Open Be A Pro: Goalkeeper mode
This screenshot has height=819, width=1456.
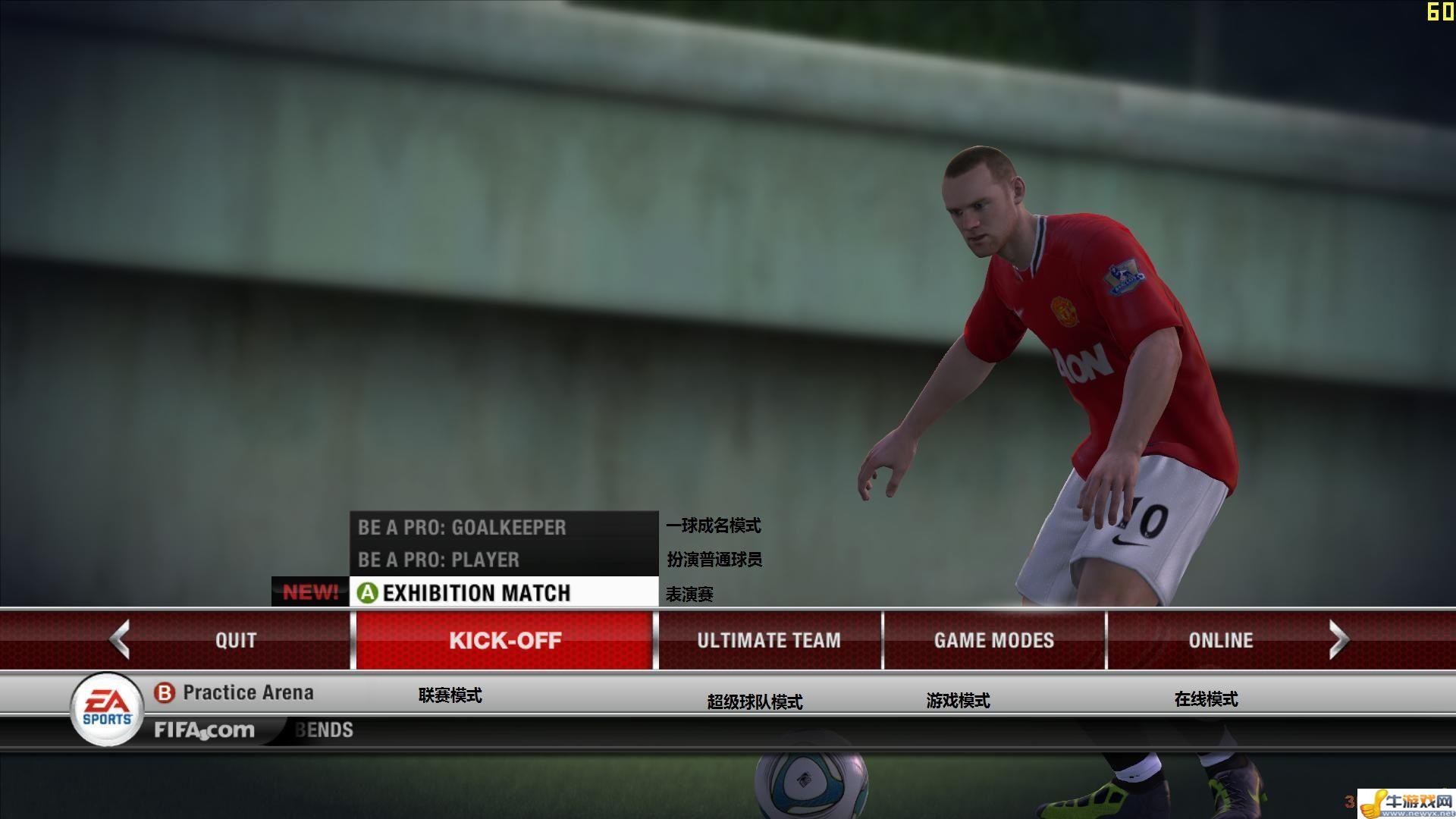tap(462, 527)
